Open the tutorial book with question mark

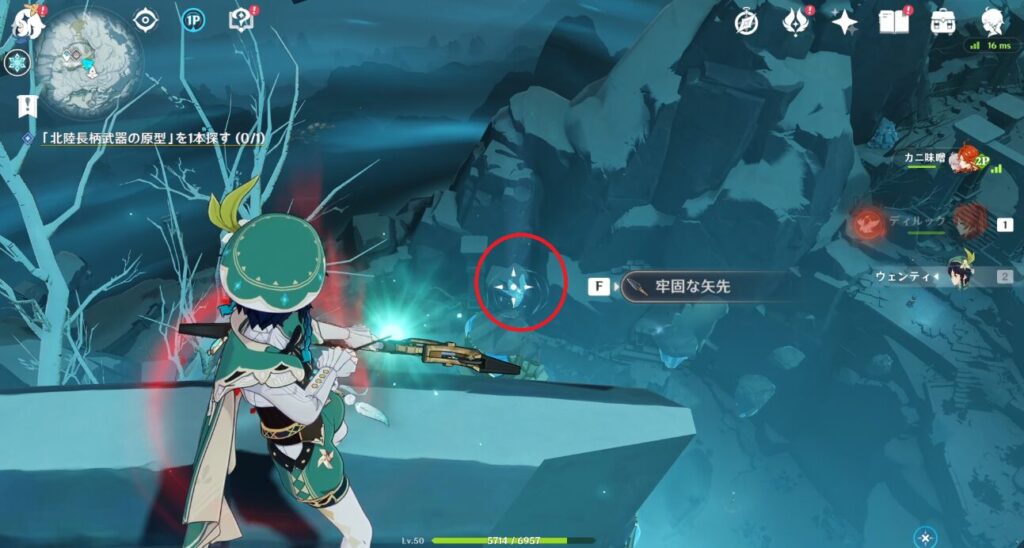point(241,20)
